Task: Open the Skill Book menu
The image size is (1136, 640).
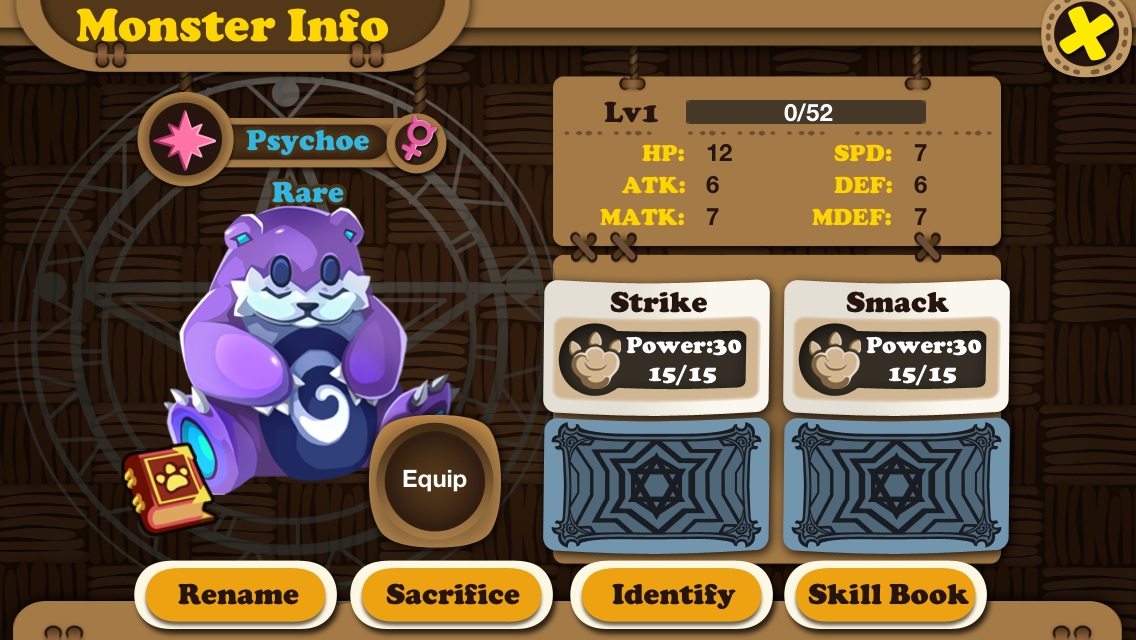Action: [x=888, y=595]
